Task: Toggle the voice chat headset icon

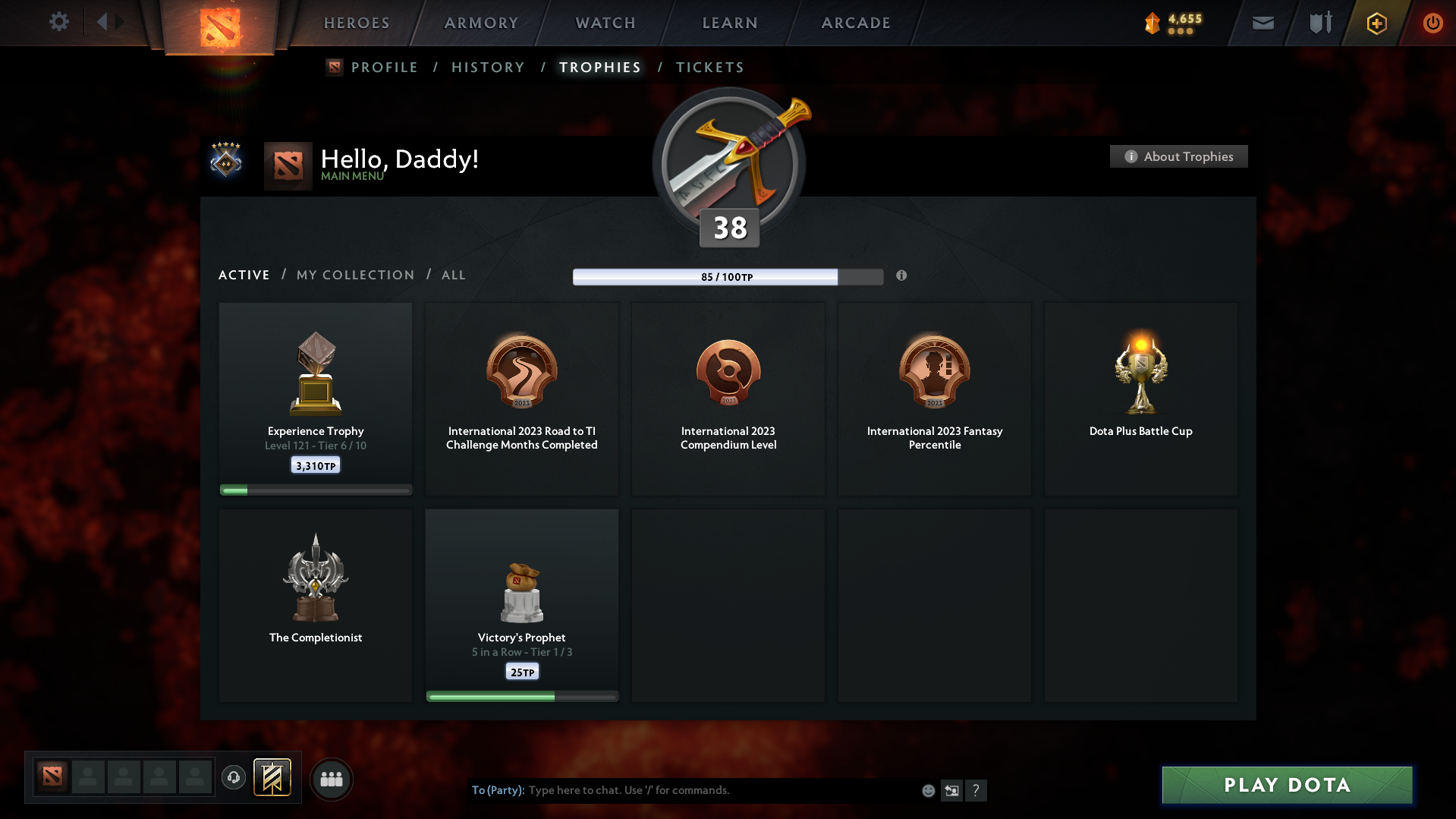Action: click(233, 778)
